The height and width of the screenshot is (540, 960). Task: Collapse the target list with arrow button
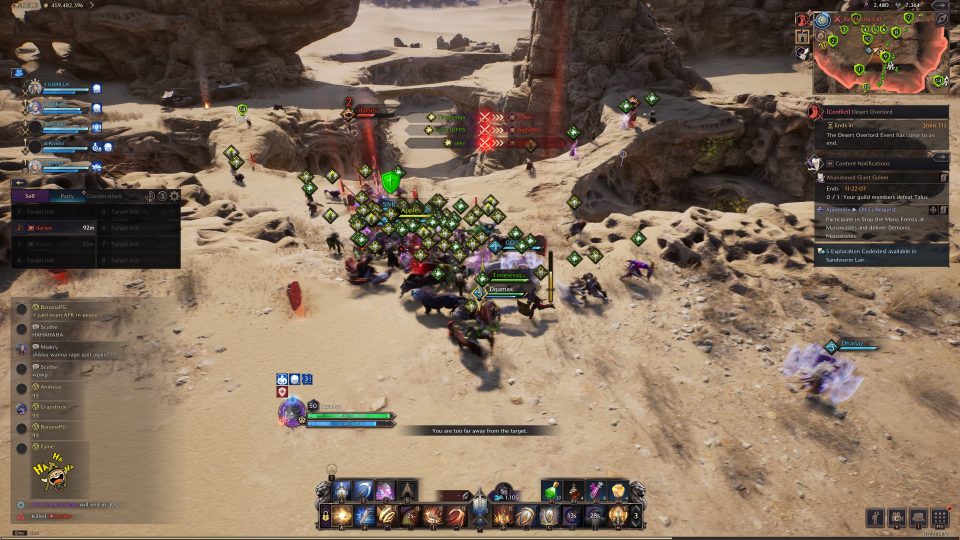pos(17,182)
